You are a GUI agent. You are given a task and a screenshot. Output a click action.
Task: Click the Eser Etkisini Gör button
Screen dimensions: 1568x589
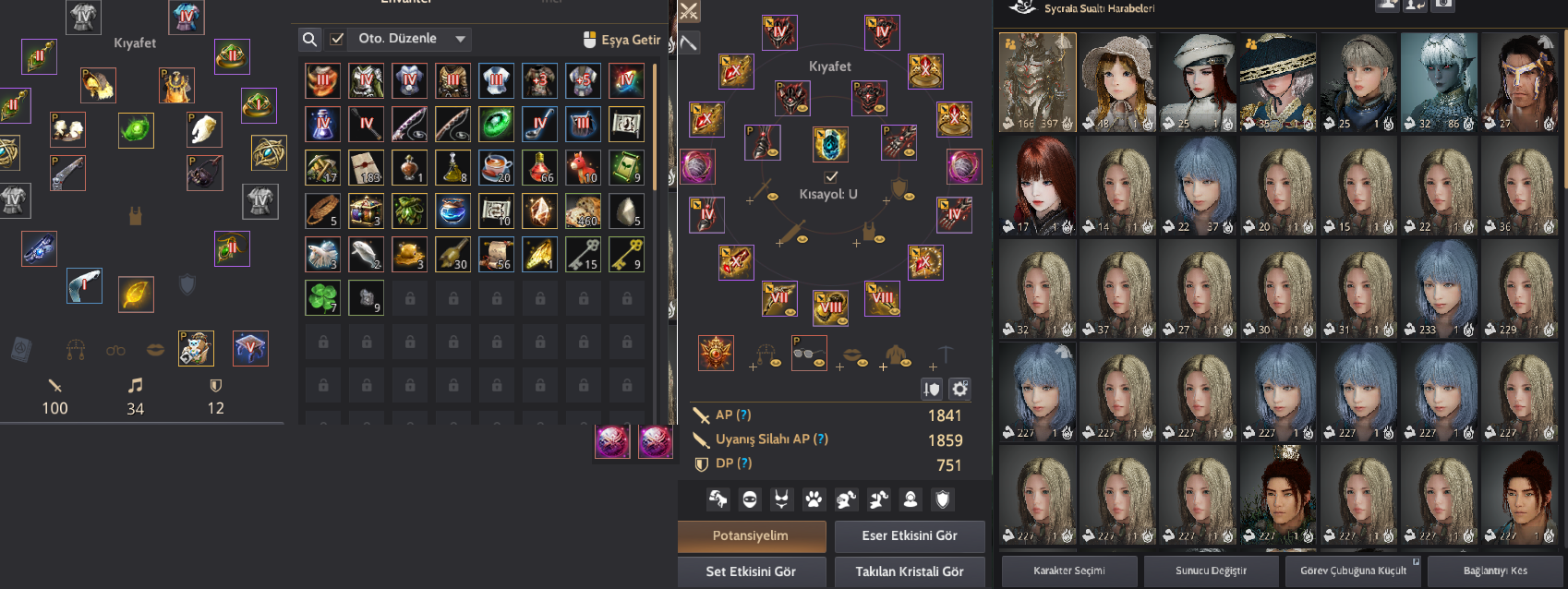[x=909, y=535]
